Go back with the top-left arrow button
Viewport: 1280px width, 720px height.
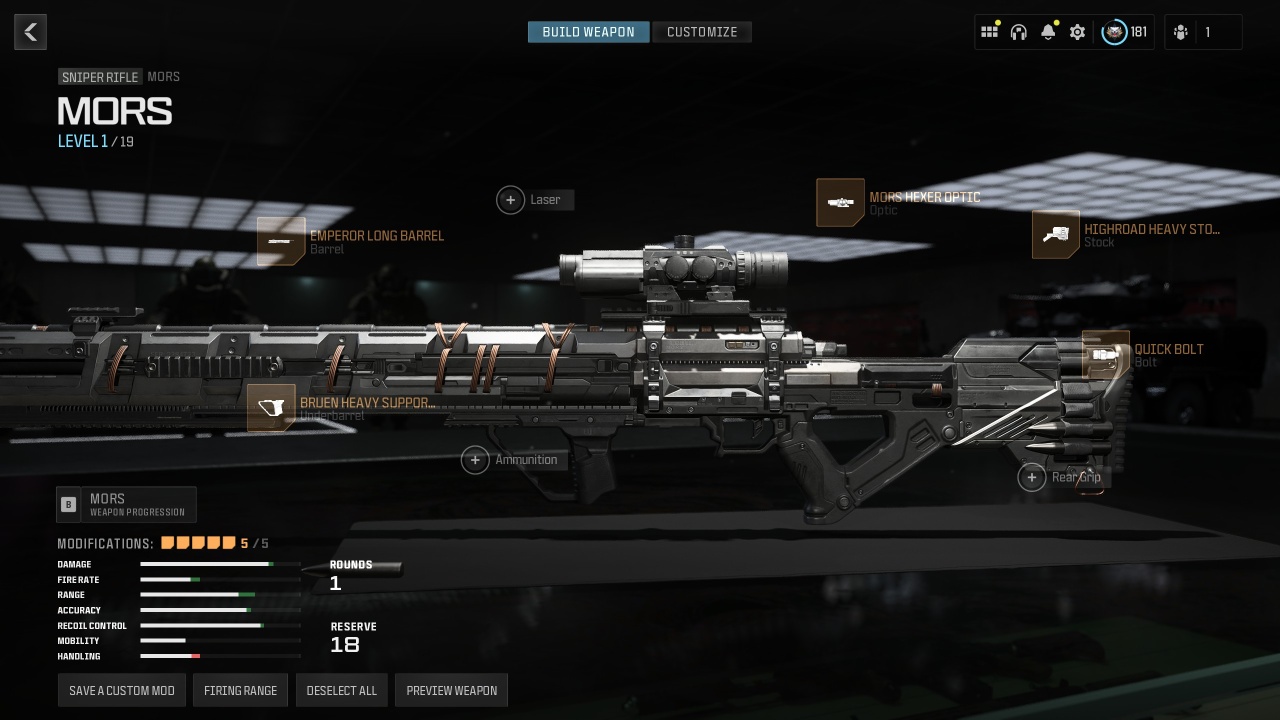pyautogui.click(x=30, y=32)
